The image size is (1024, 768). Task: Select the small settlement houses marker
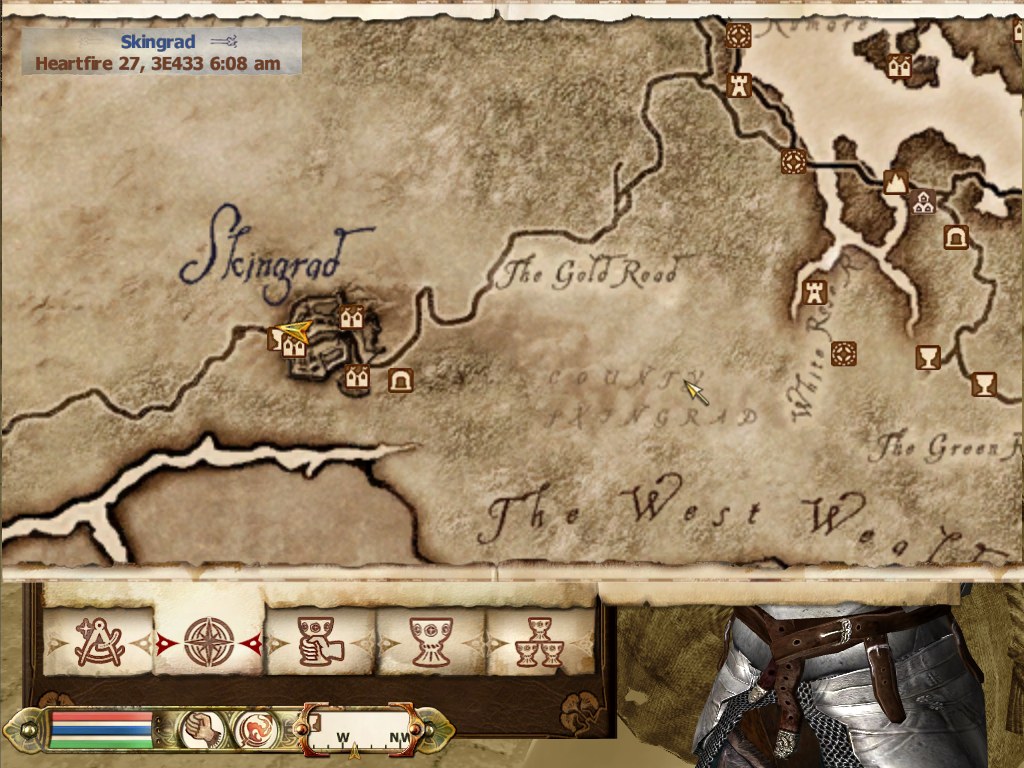[x=922, y=202]
